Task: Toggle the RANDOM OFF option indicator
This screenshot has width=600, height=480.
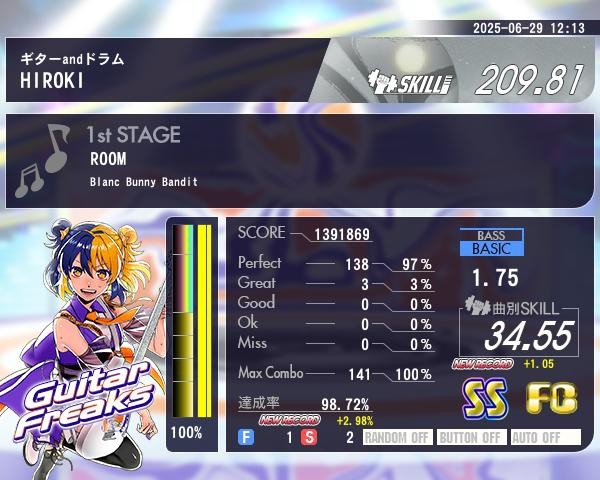Action: tap(397, 437)
